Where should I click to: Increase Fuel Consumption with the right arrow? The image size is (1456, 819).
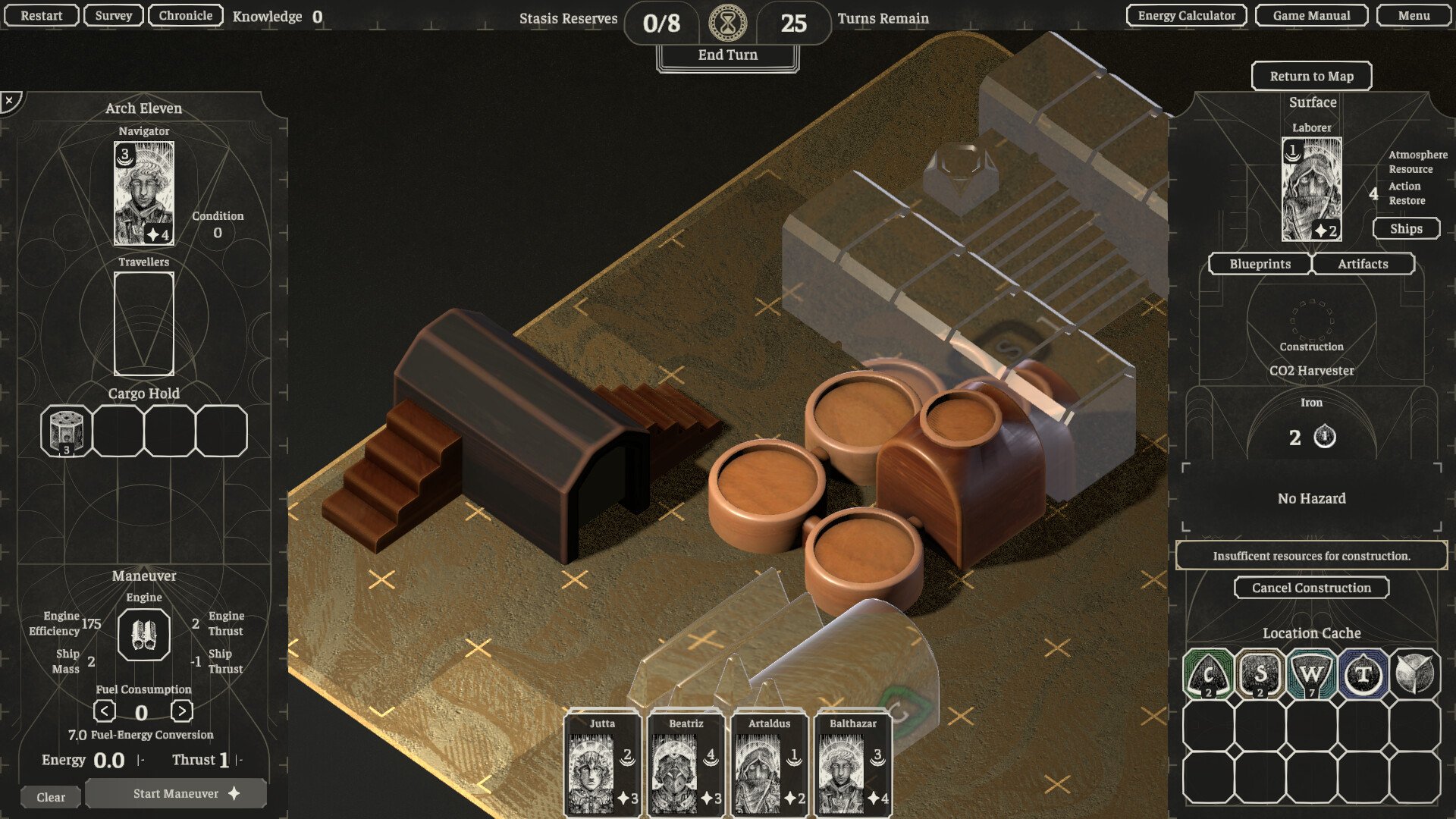point(181,711)
